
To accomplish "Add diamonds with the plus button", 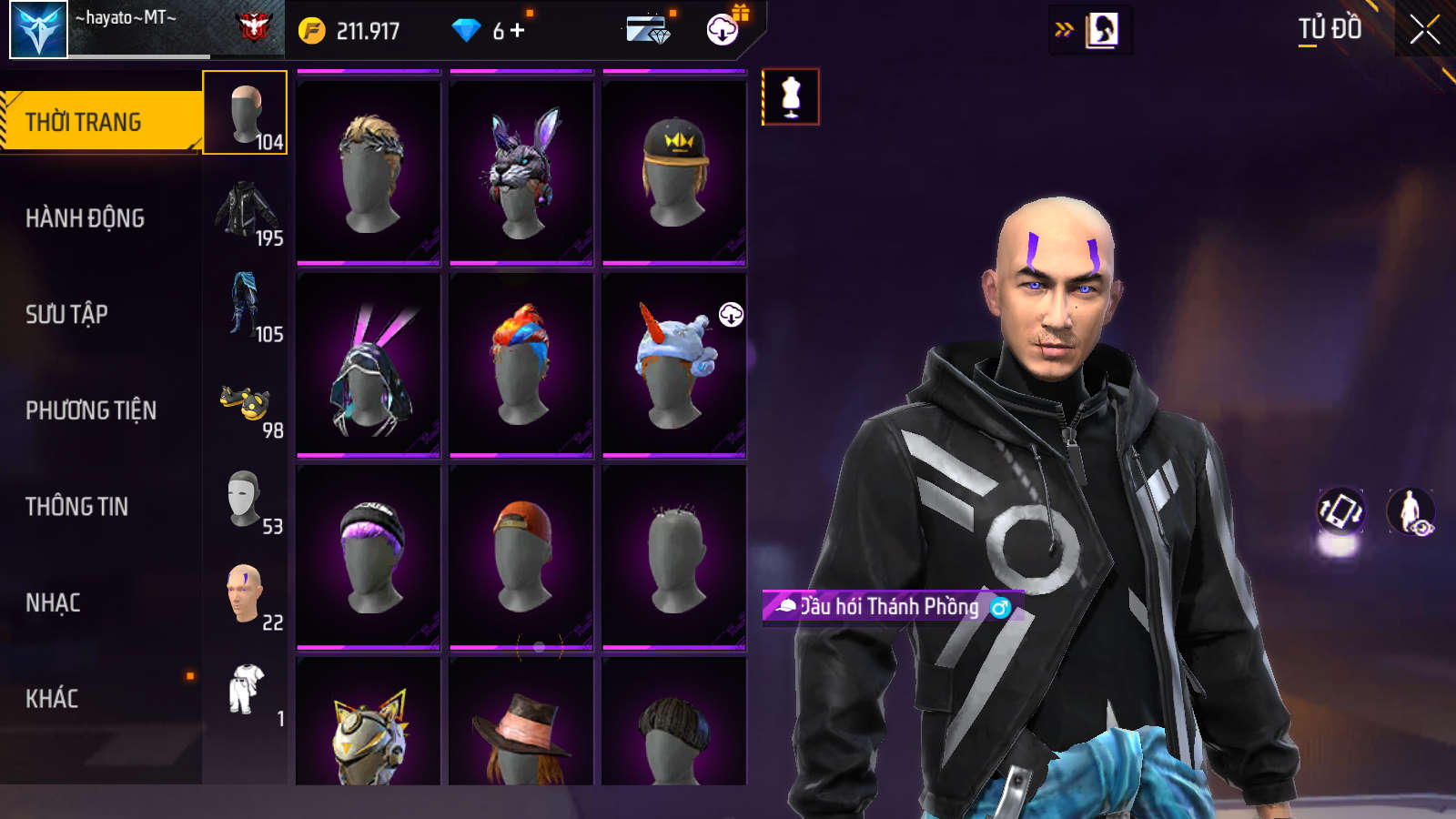I will coord(518,31).
